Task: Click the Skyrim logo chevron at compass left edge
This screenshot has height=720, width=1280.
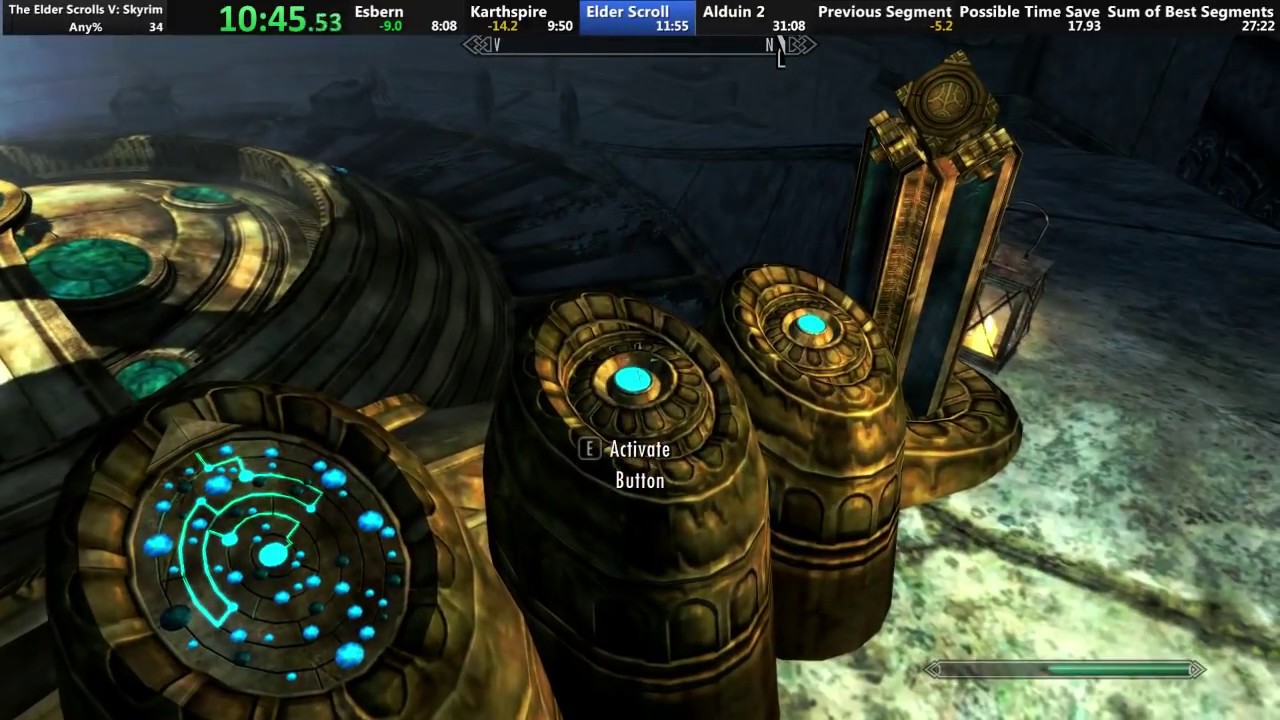Action: coord(477,45)
